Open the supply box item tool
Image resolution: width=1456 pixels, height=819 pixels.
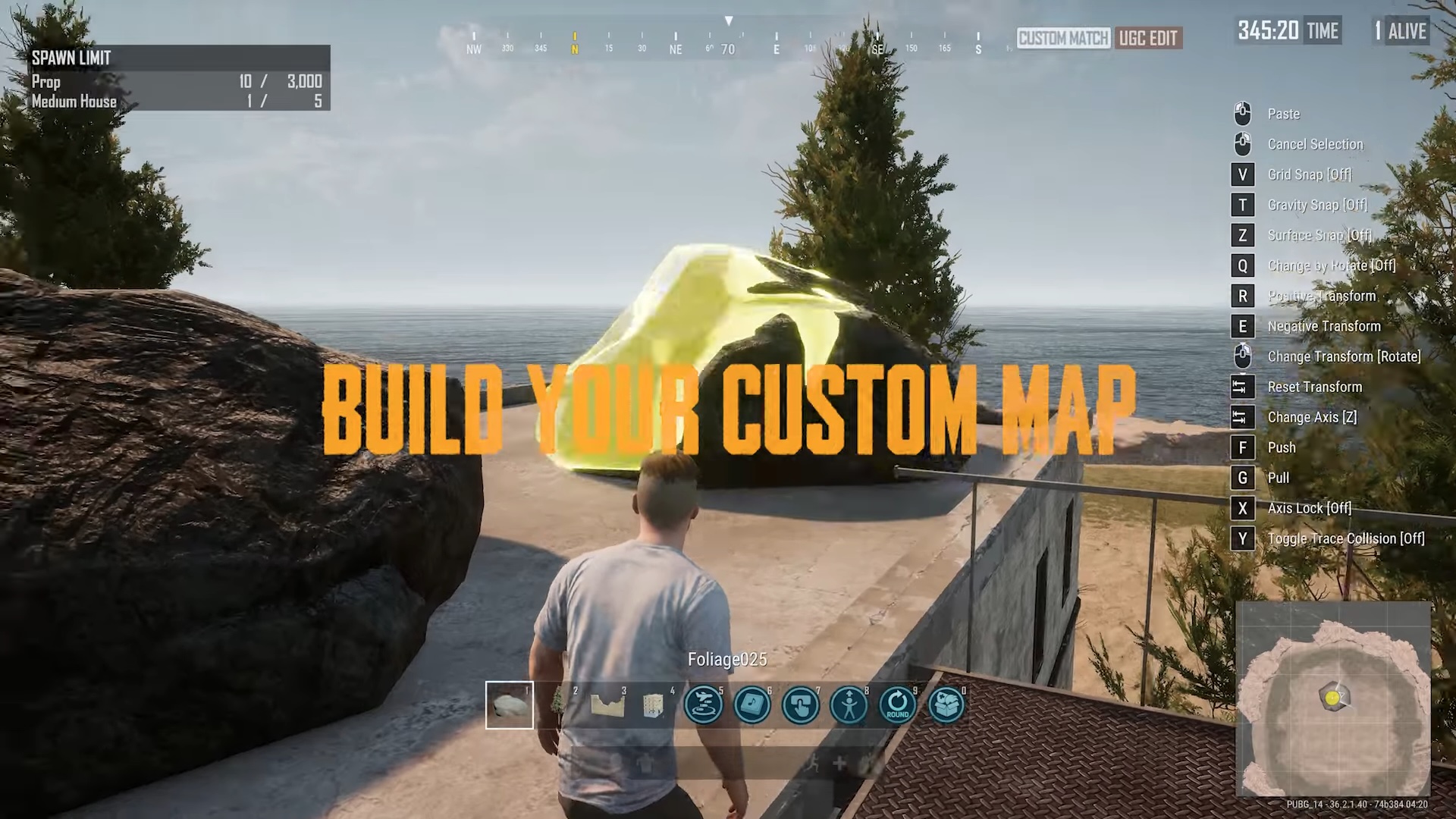coord(946,705)
